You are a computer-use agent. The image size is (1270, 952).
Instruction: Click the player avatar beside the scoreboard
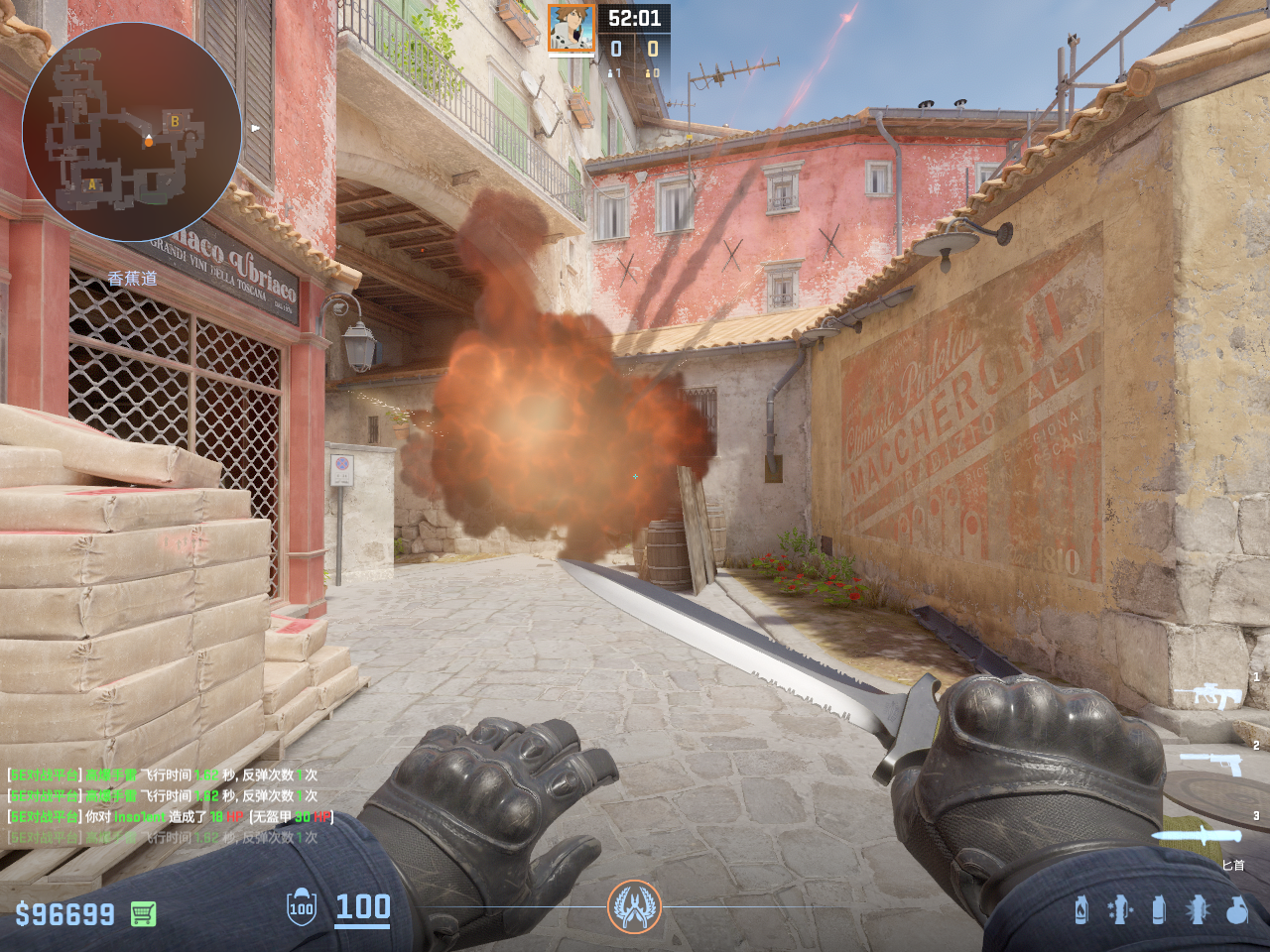click(x=571, y=29)
